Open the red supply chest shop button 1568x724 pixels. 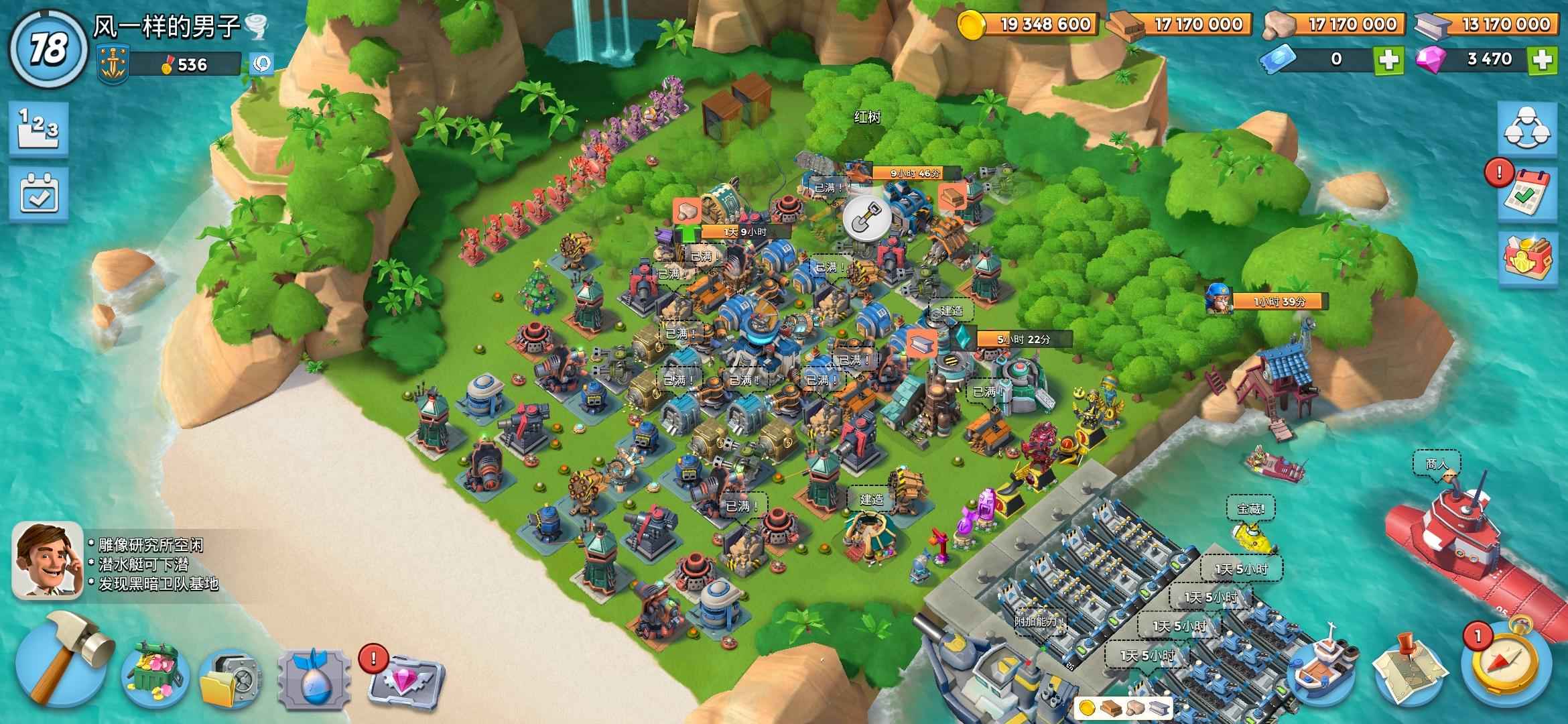coord(1527,258)
